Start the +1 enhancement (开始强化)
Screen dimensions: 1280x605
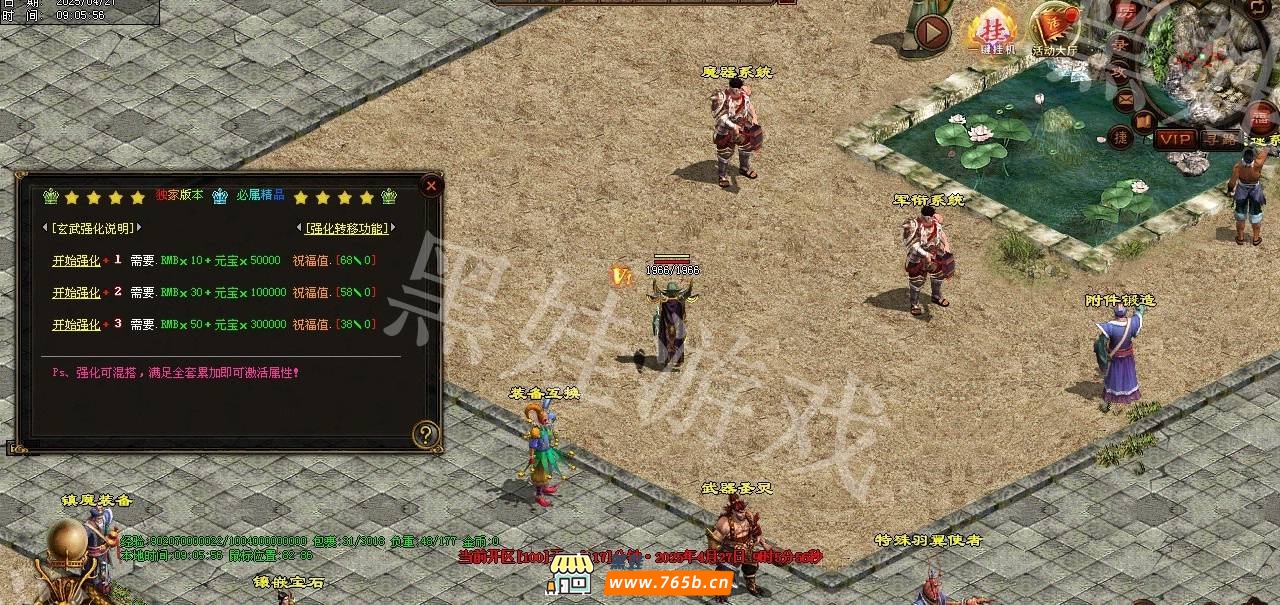(76, 261)
